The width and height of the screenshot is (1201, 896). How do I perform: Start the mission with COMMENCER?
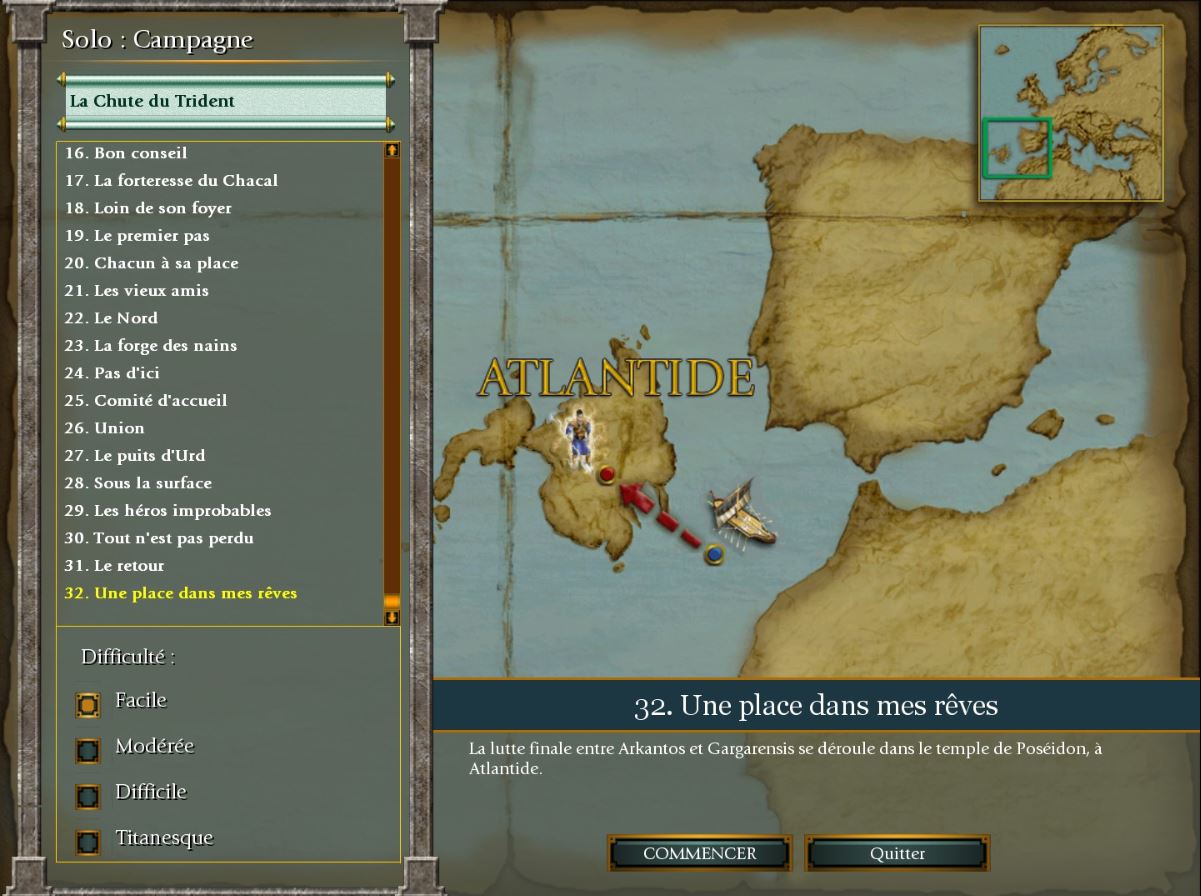click(x=699, y=854)
